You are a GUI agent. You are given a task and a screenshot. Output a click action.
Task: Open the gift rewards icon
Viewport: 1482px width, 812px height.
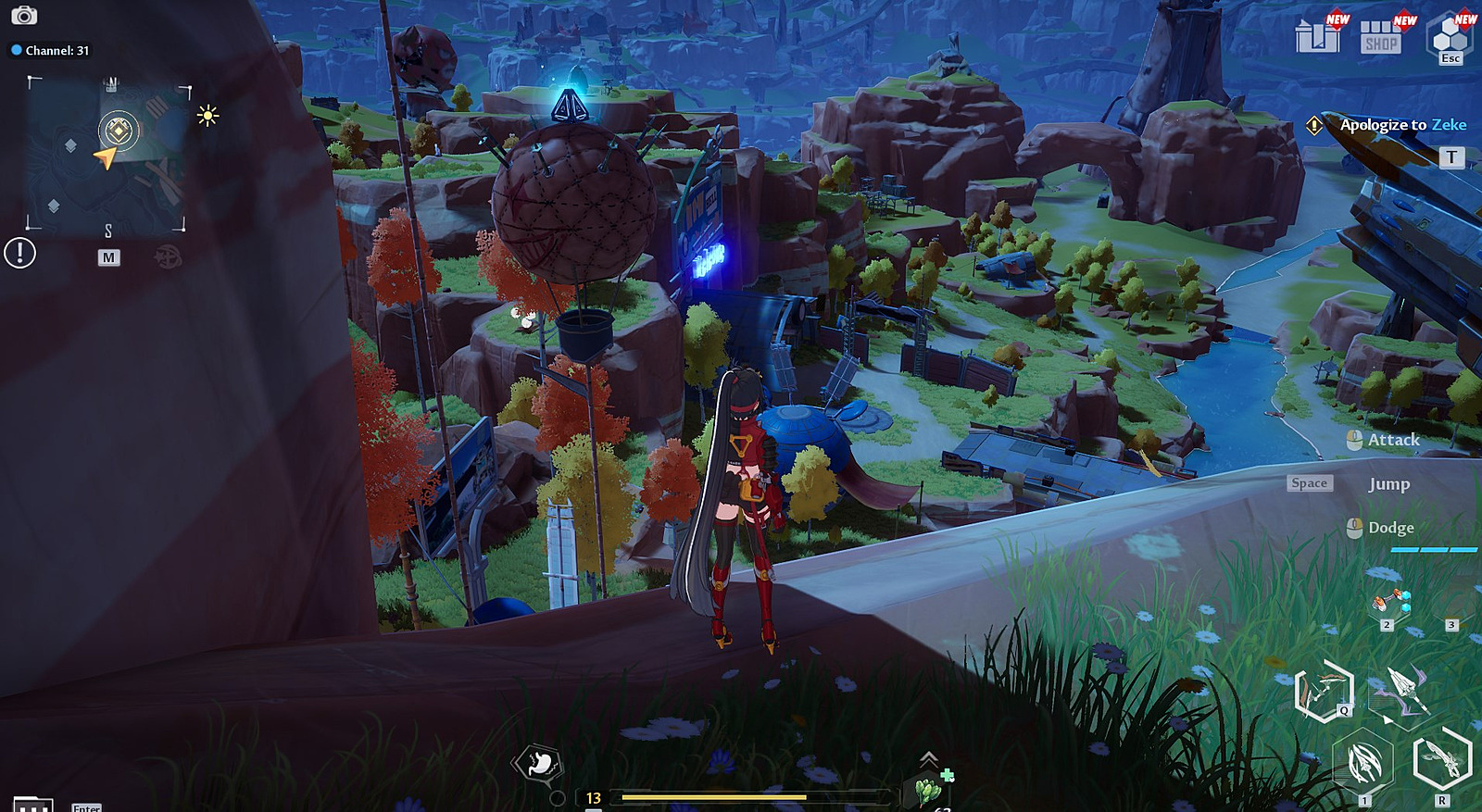[1317, 36]
